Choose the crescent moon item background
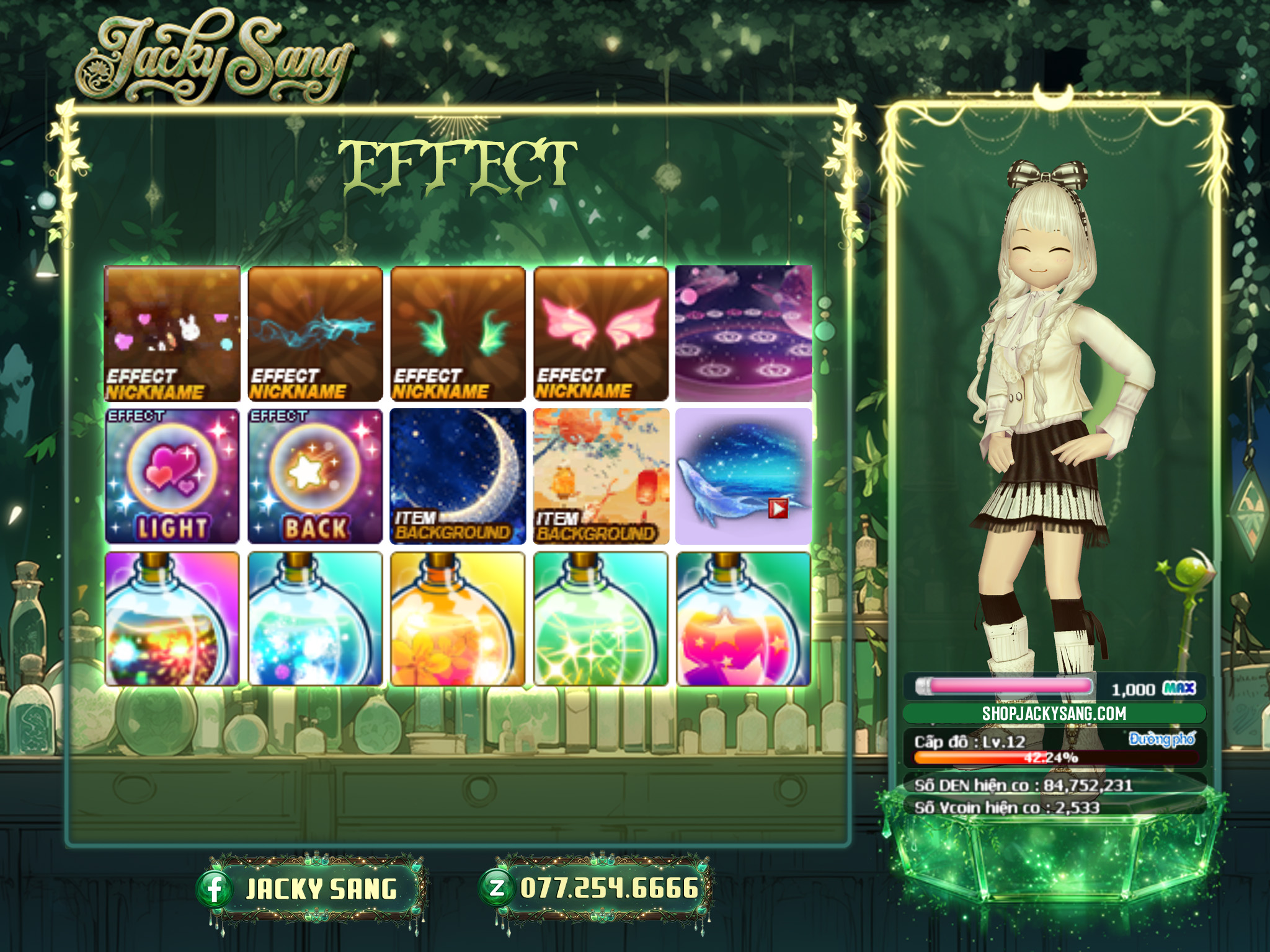This screenshot has width=1270, height=952. pos(458,476)
